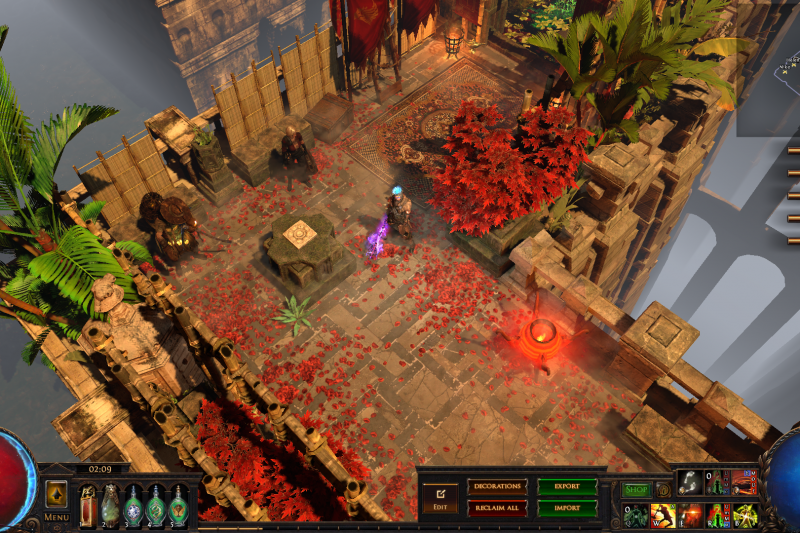Select the footprints move skill icon

pyautogui.click(x=690, y=482)
